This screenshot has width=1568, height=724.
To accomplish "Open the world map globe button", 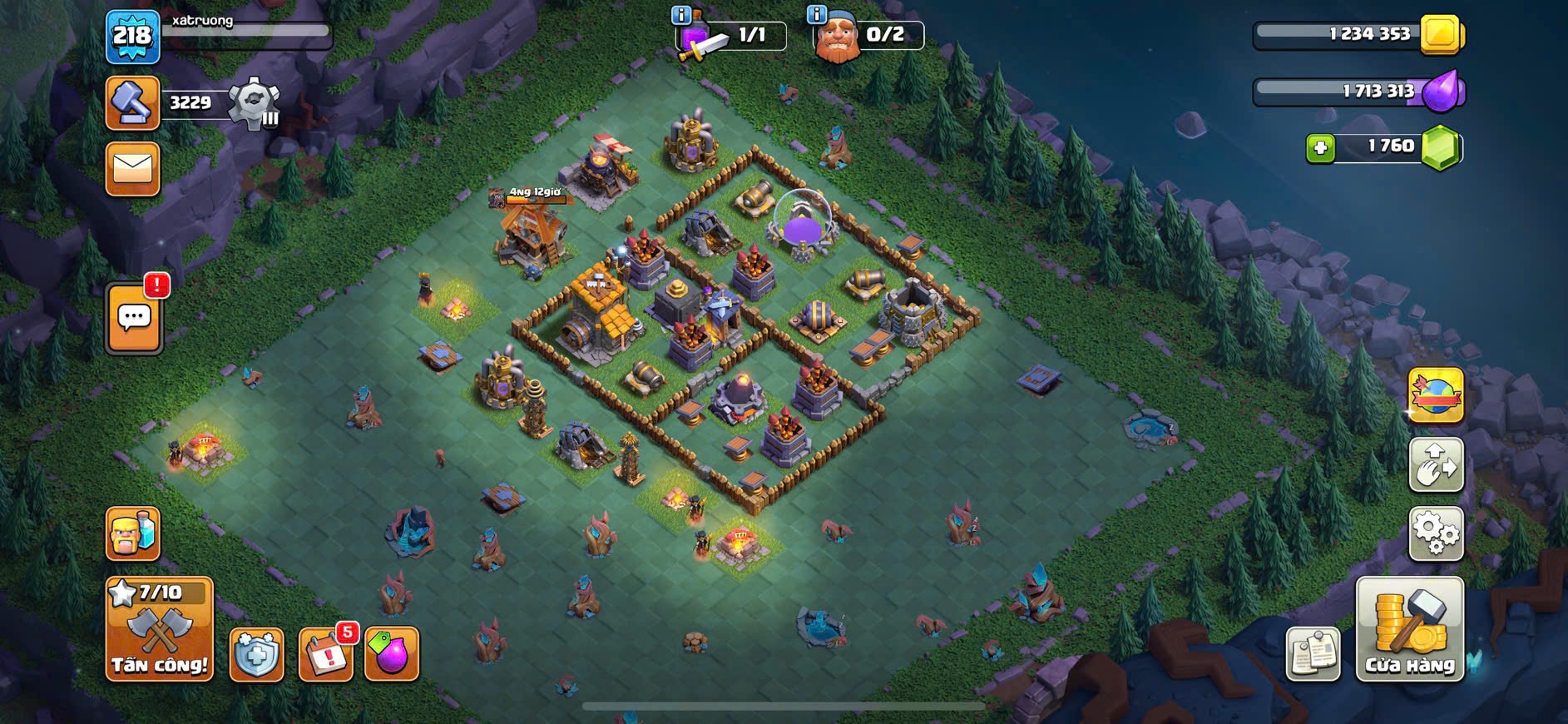I will pos(1436,395).
